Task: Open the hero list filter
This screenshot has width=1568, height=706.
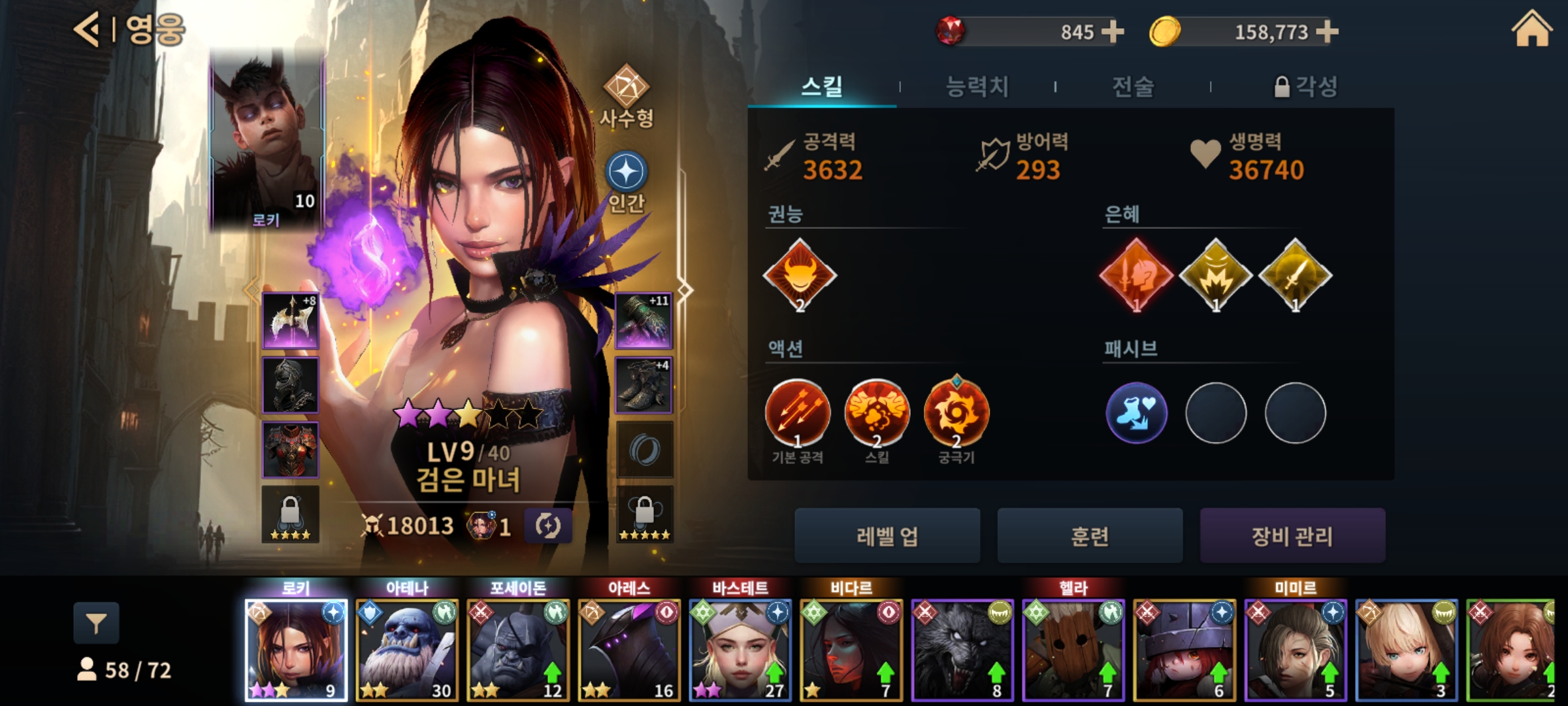Action: [x=96, y=624]
